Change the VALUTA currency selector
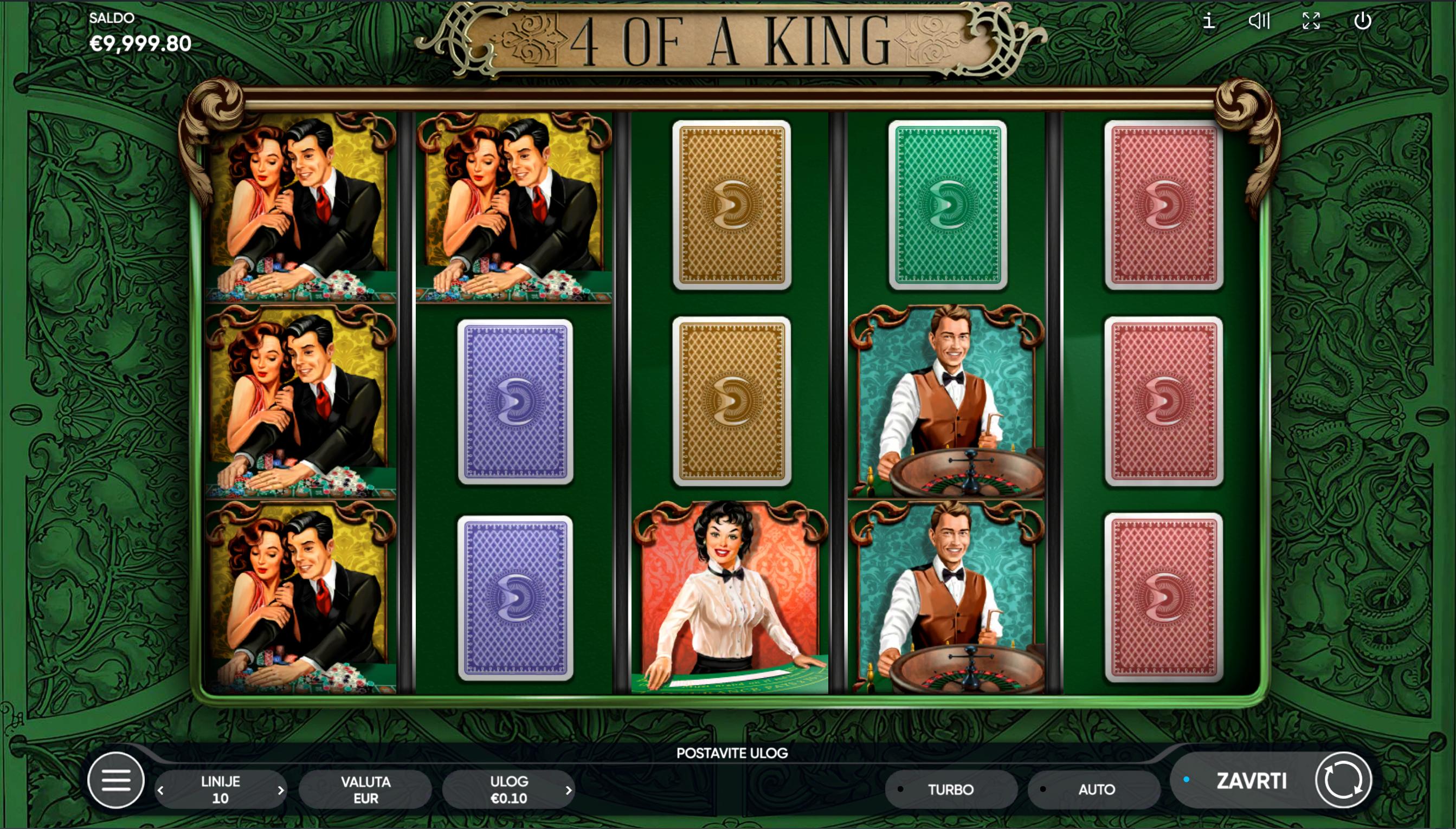 [x=365, y=789]
